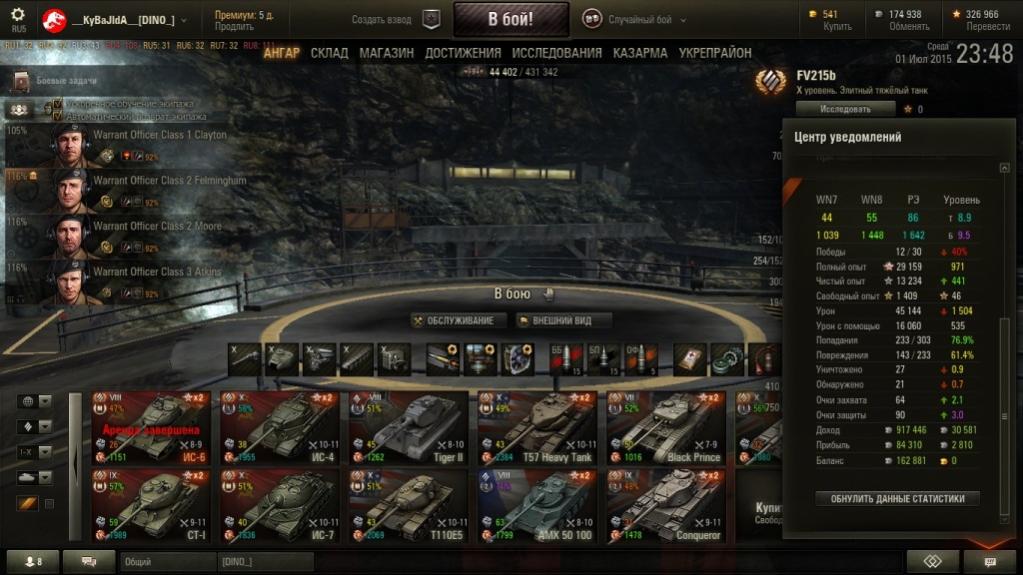1023x575 pixels.
Task: Open the МАГАЗИН tab
Action: coord(386,53)
